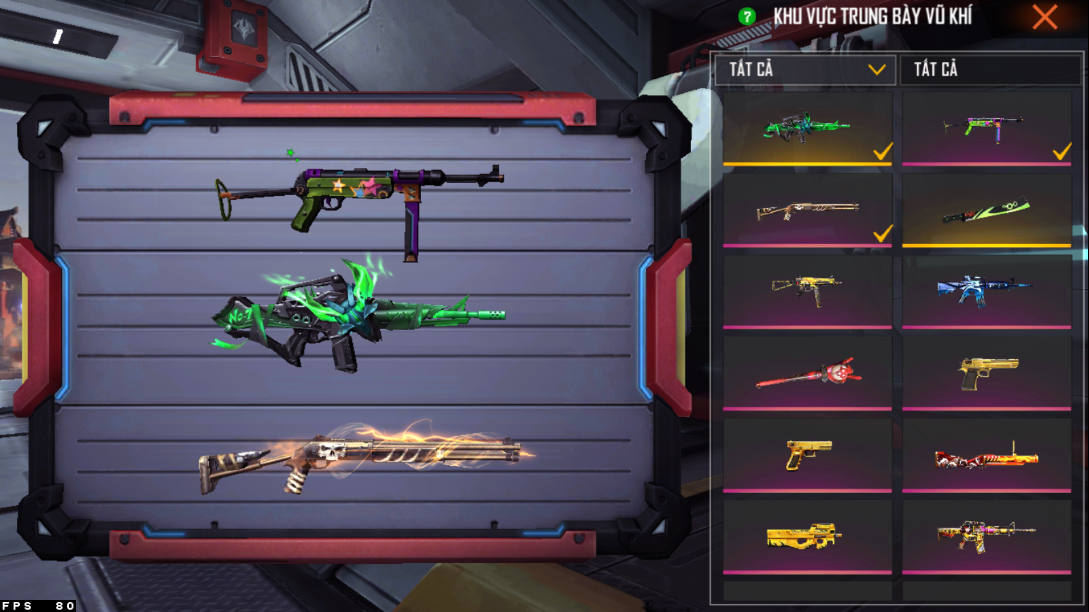The width and height of the screenshot is (1089, 612).
Task: Select the golden Desert Eagle thumbnail
Action: click(986, 373)
